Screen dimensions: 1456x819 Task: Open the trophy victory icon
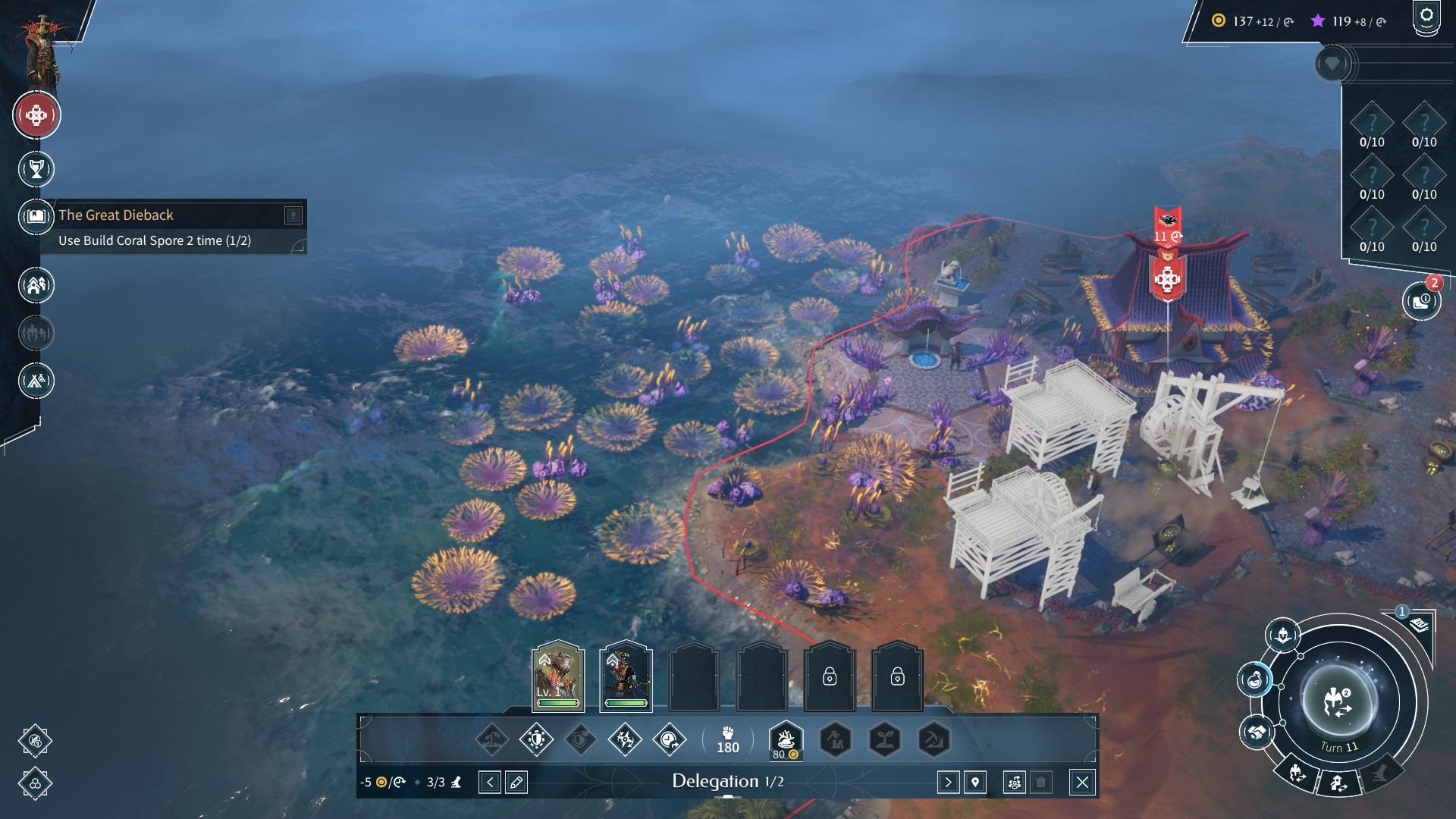[36, 169]
